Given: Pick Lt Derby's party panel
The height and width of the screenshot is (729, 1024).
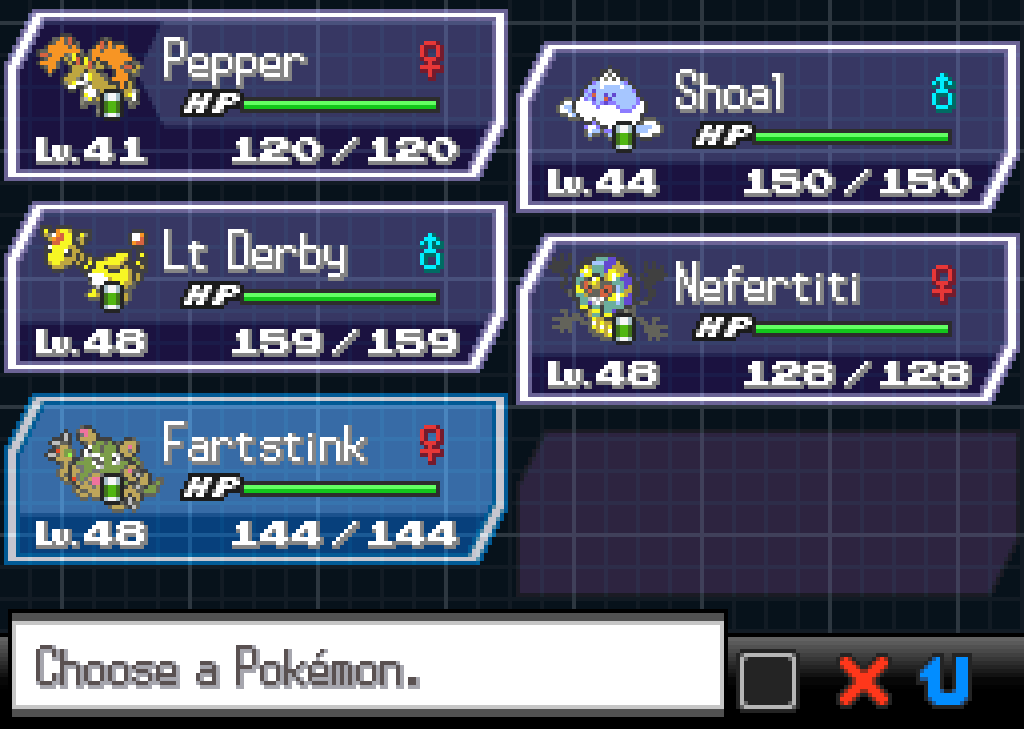Looking at the screenshot, I should coord(255,288).
